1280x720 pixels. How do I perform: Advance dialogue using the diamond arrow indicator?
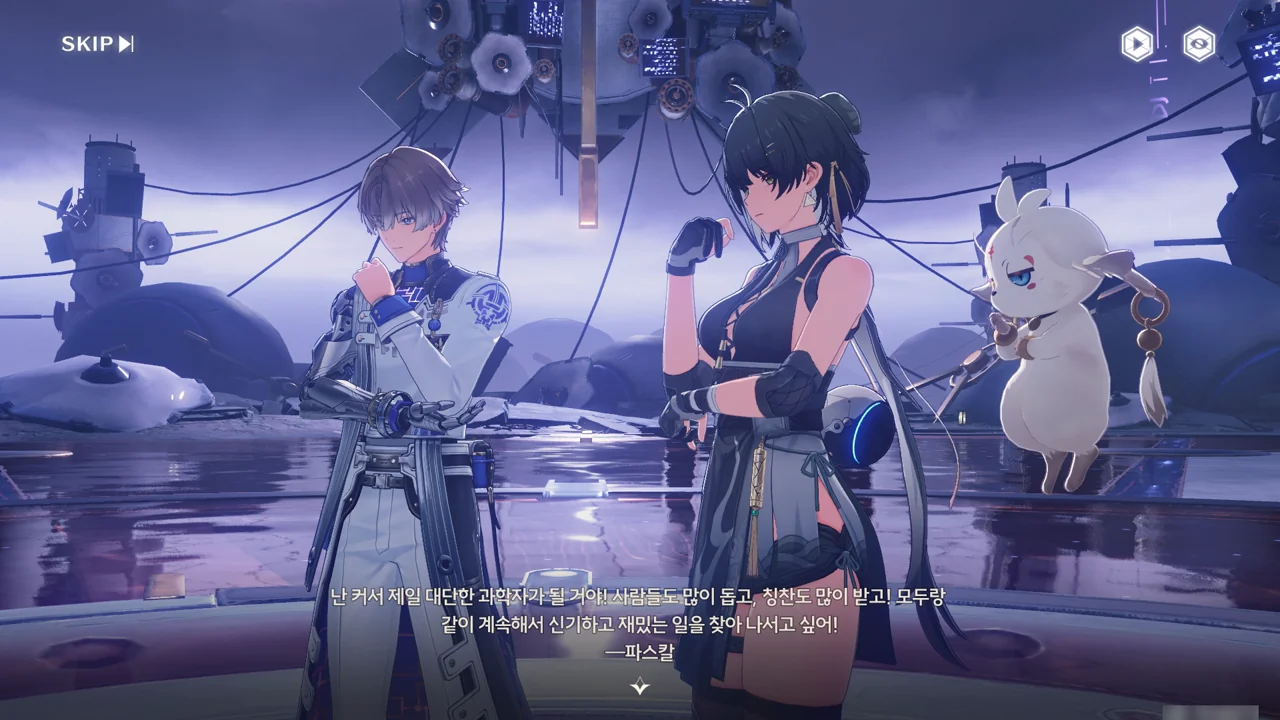pos(640,686)
